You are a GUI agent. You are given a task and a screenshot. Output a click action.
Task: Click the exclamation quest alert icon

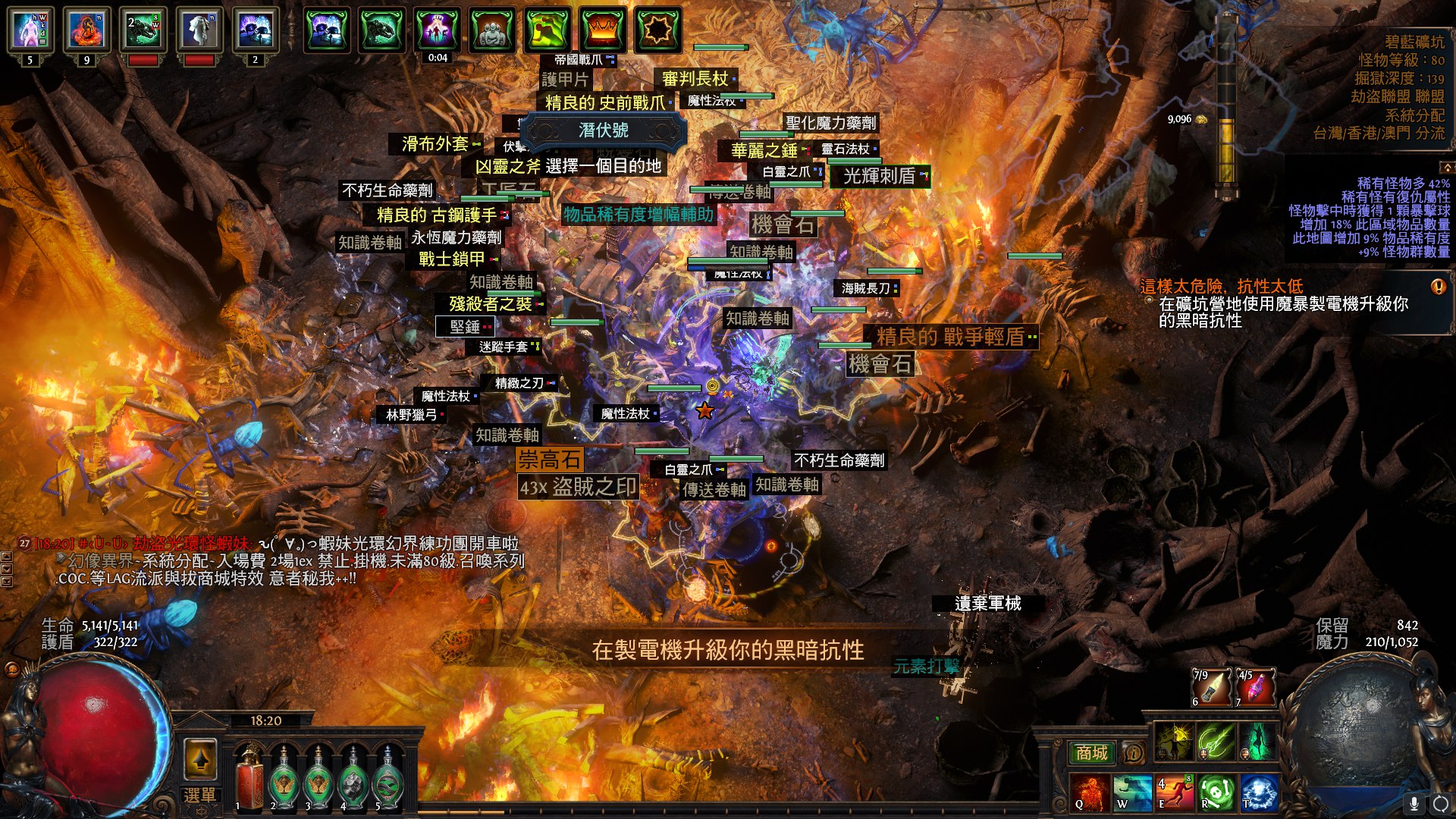(1438, 287)
